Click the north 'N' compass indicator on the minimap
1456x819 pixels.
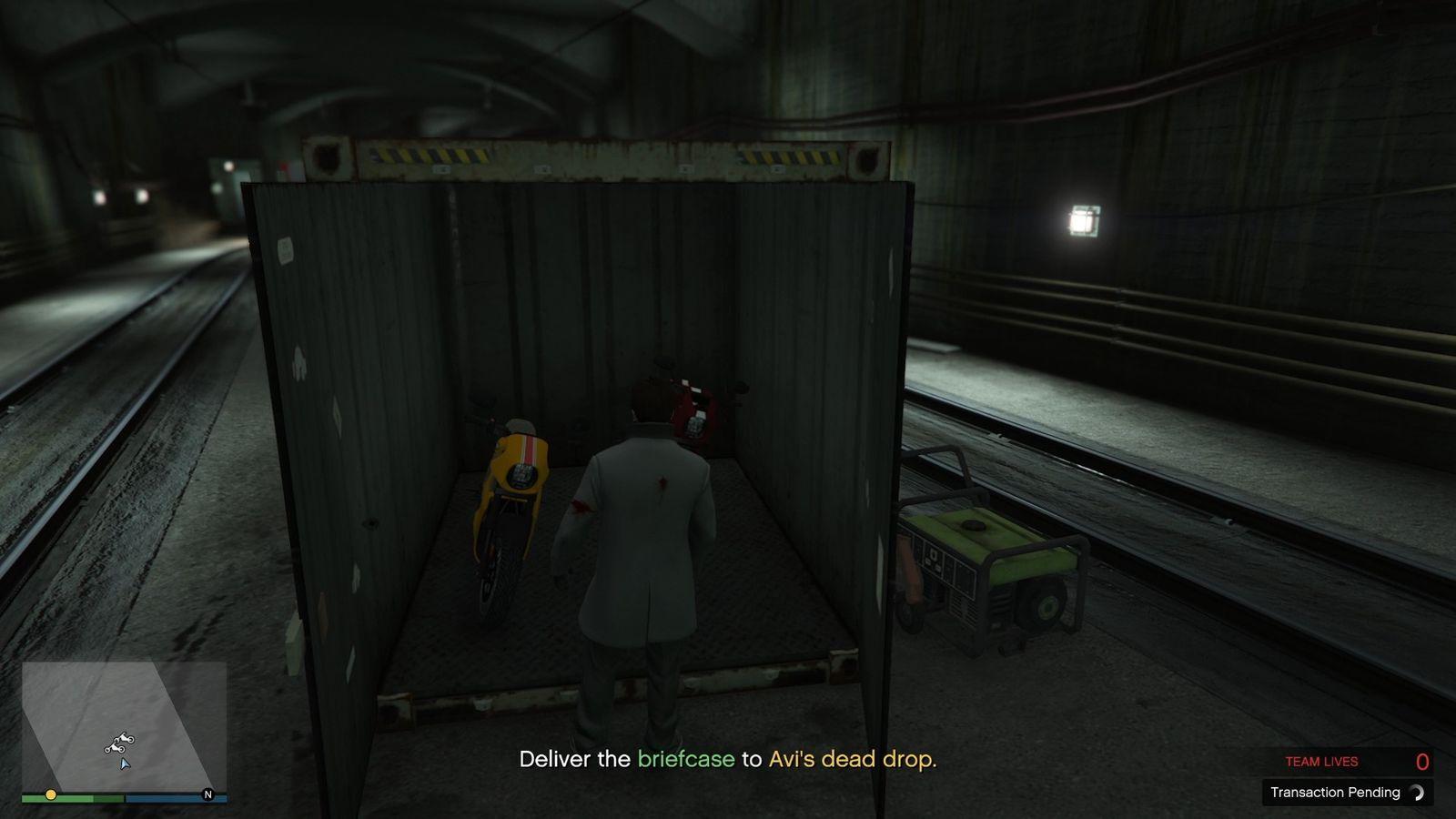pyautogui.click(x=207, y=795)
